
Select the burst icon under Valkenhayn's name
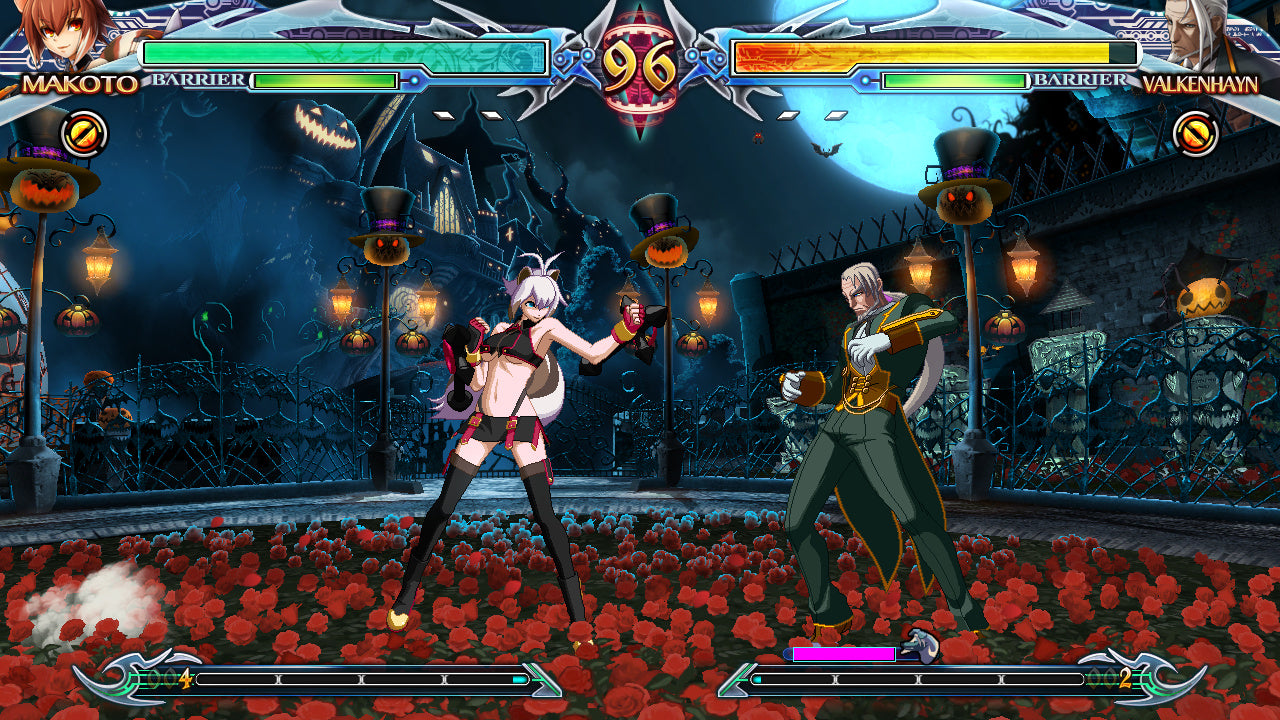coord(1195,133)
